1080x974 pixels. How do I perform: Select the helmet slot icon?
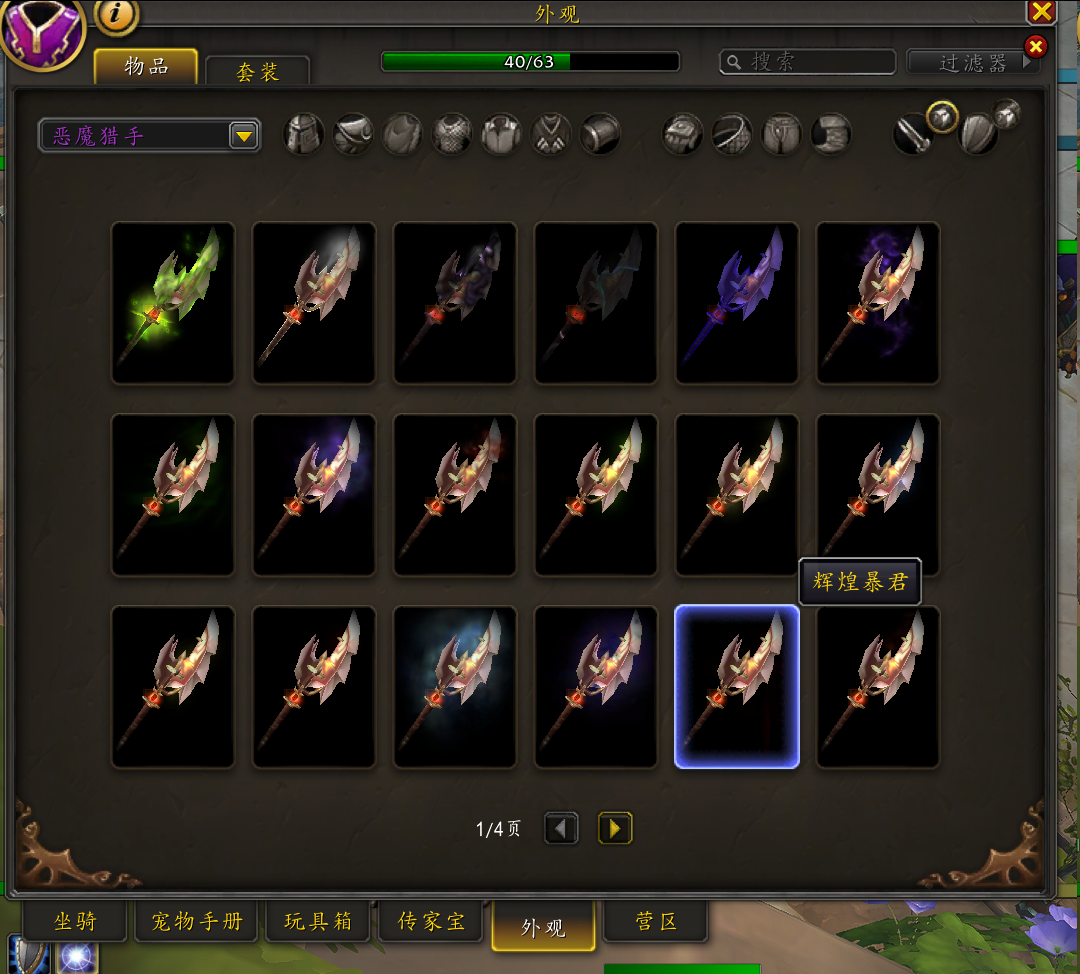[304, 134]
